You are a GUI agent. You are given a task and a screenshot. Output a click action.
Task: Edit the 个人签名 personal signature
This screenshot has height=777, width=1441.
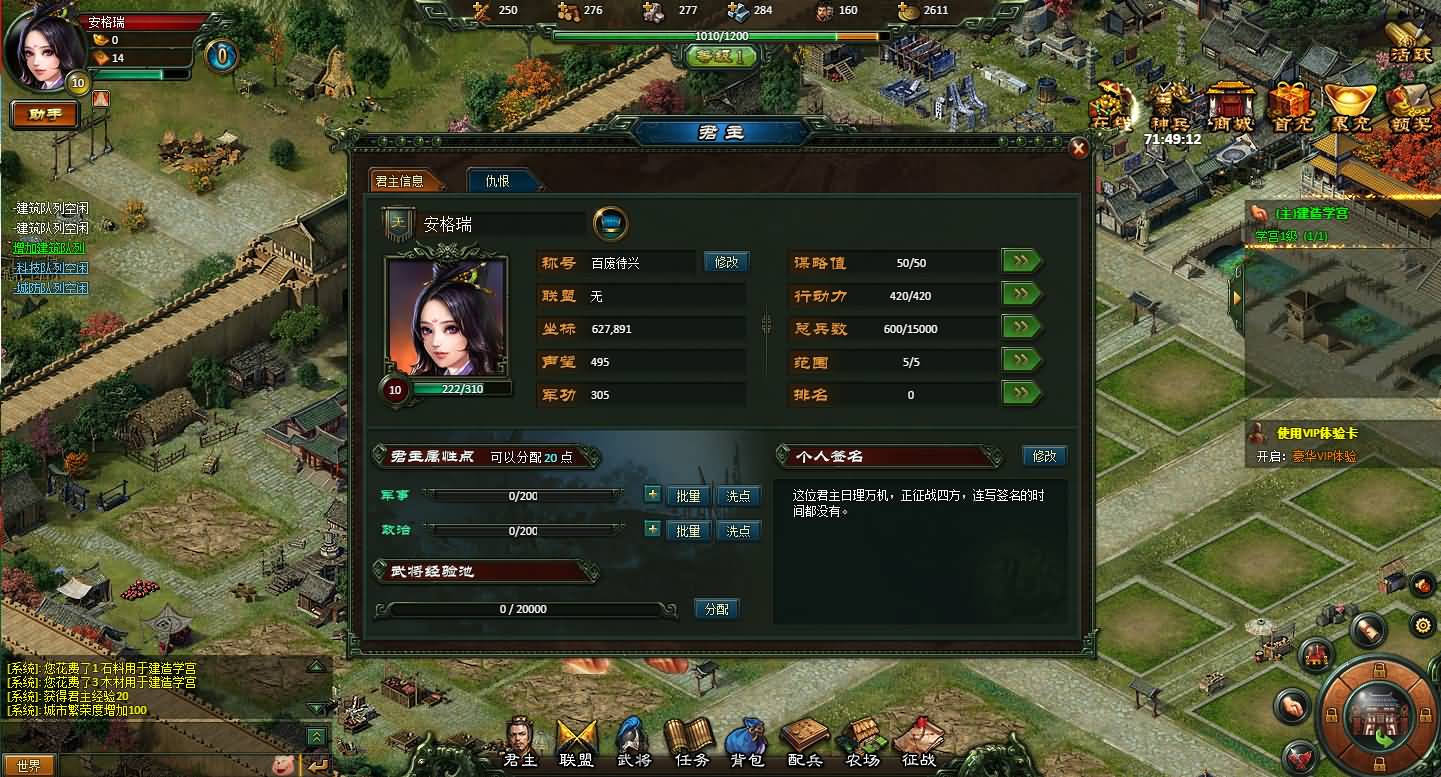pos(1045,456)
